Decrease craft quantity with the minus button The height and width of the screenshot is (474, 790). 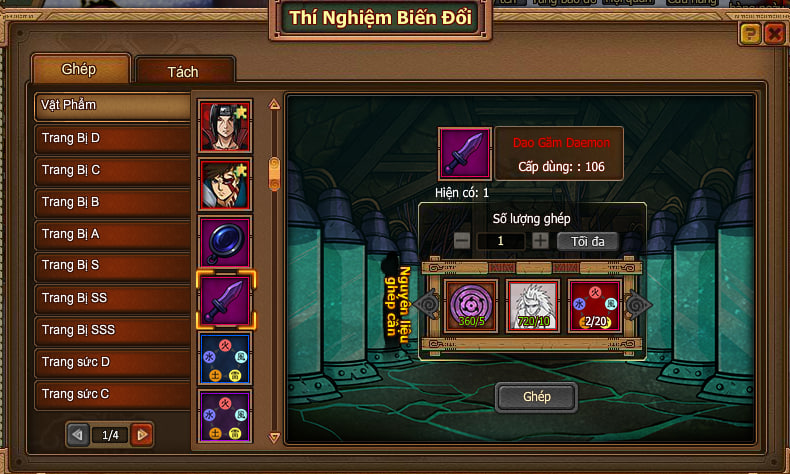click(x=462, y=241)
